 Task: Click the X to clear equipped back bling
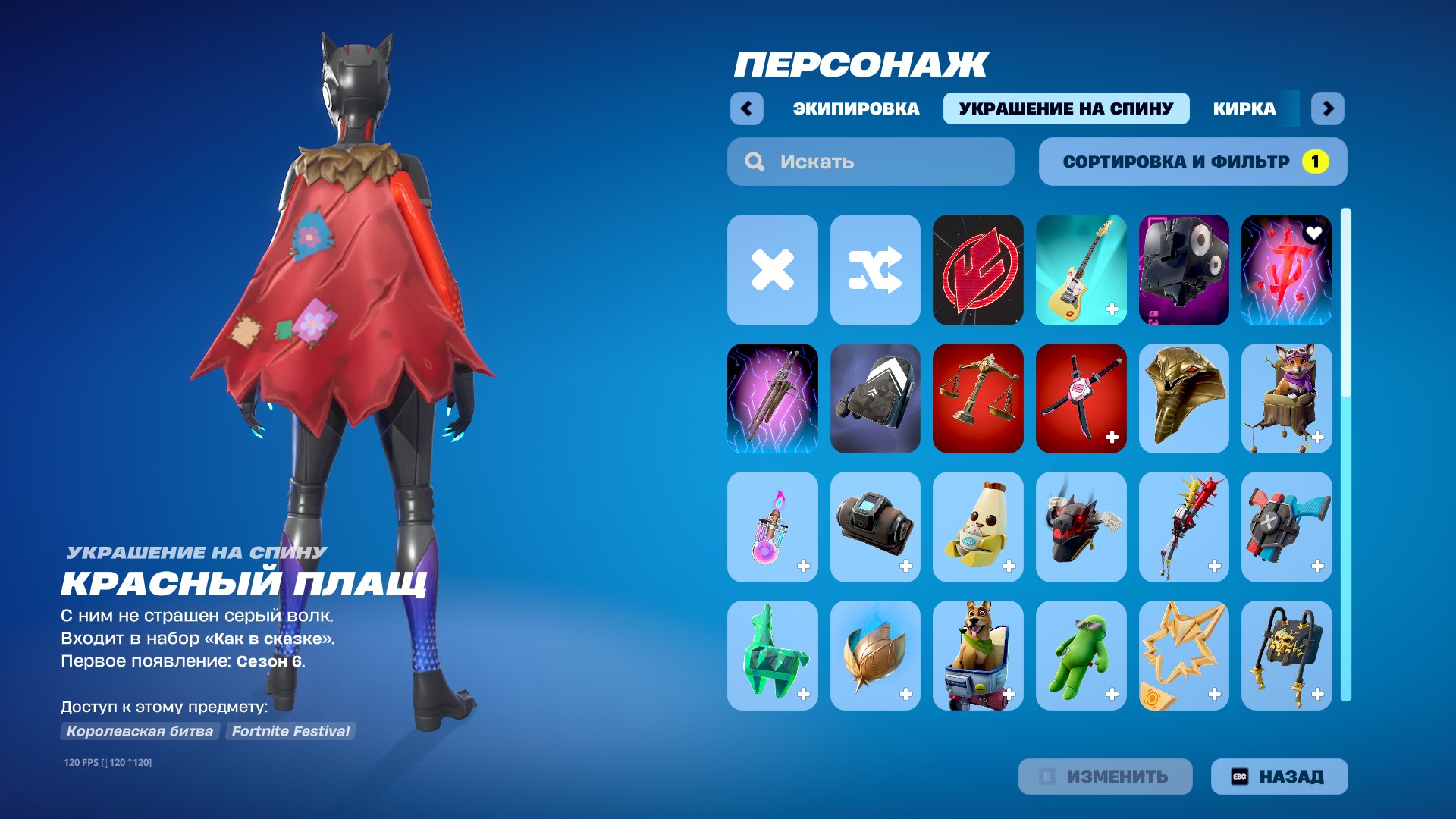coord(772,271)
